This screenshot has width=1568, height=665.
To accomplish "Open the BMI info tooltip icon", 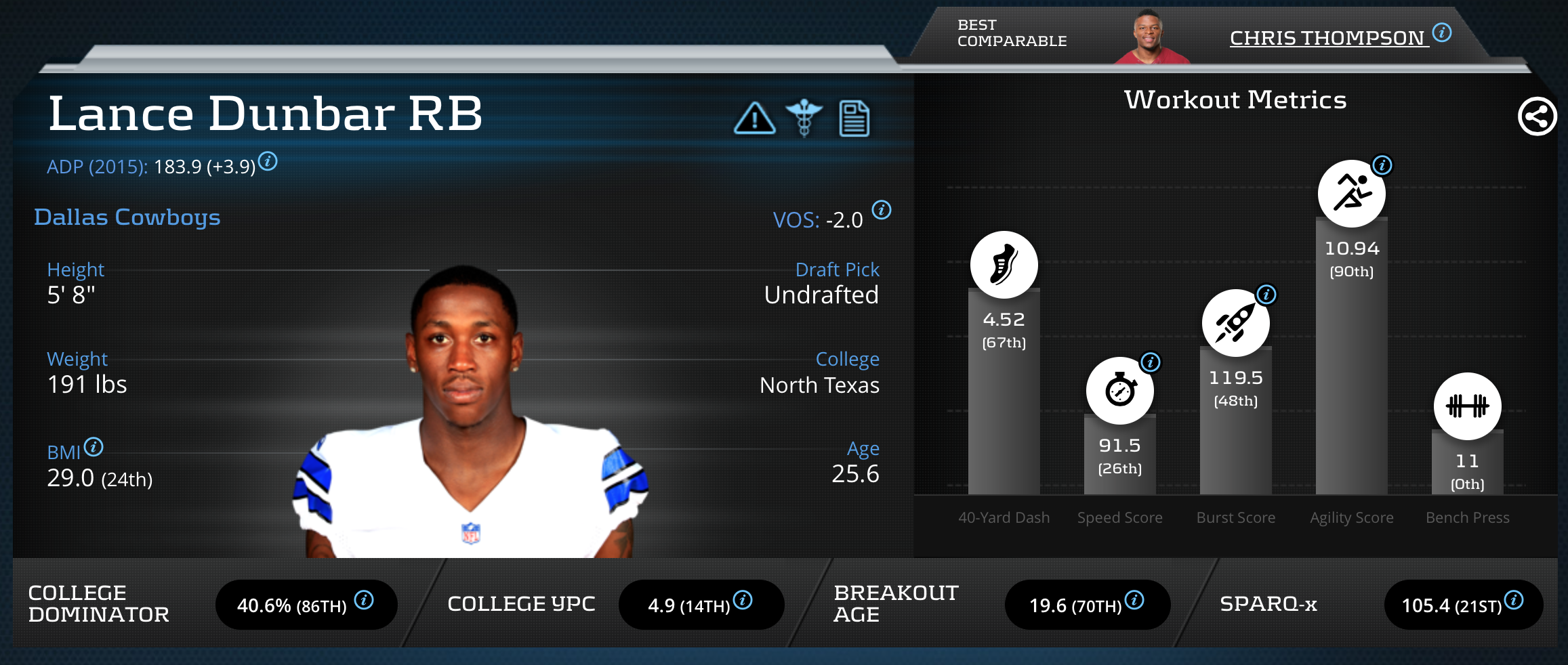I will (x=94, y=447).
